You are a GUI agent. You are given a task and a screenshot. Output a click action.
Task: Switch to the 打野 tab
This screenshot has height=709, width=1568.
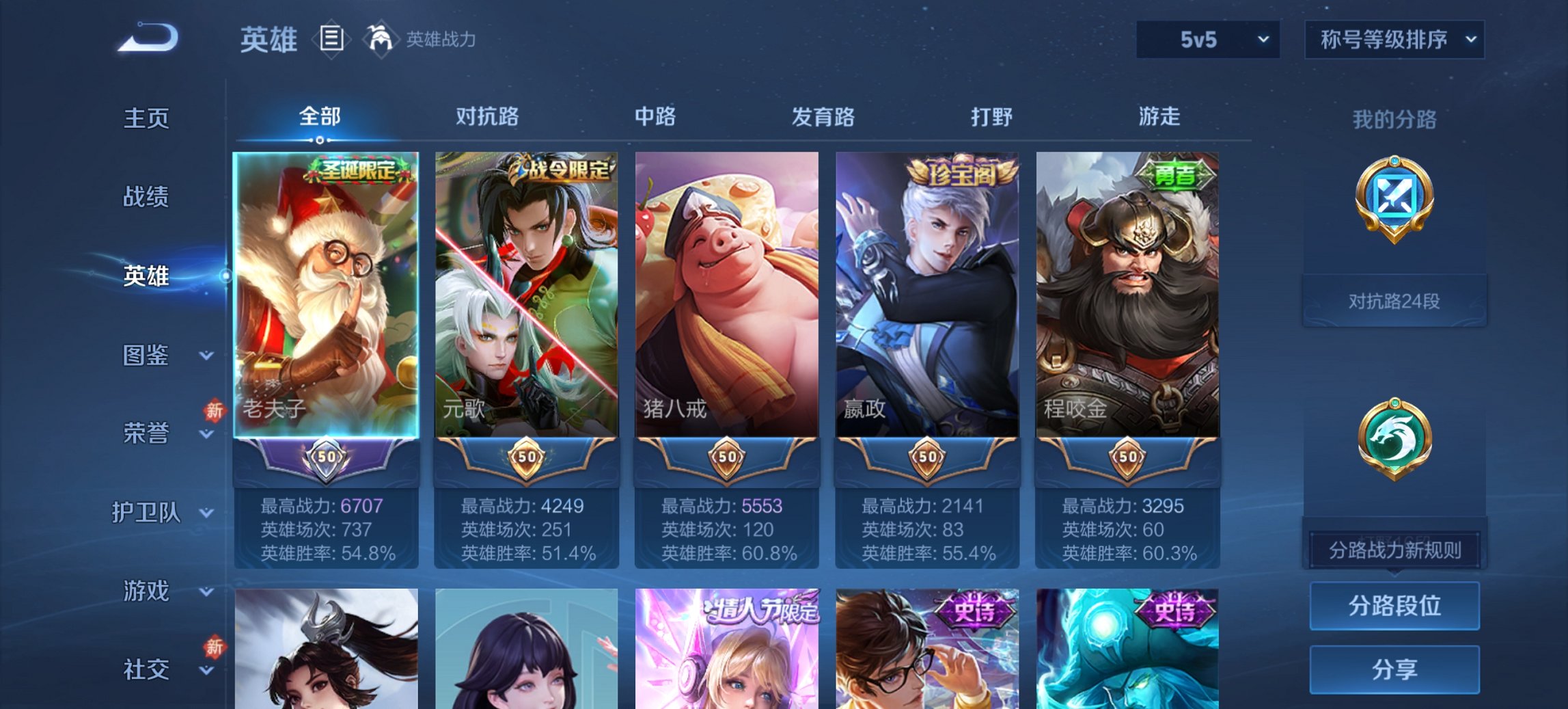point(991,117)
